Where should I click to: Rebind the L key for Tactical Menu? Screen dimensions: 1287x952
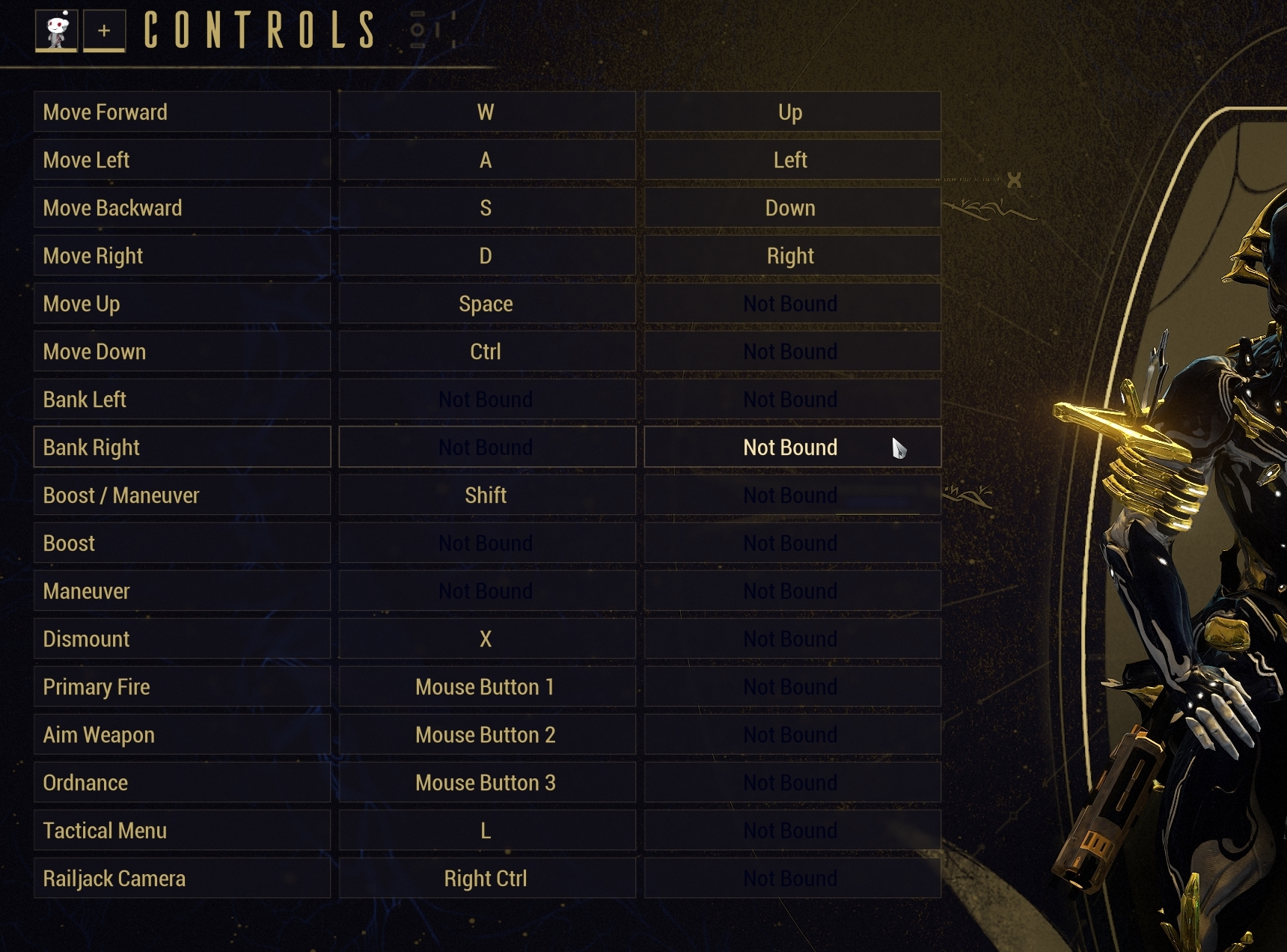(x=486, y=830)
